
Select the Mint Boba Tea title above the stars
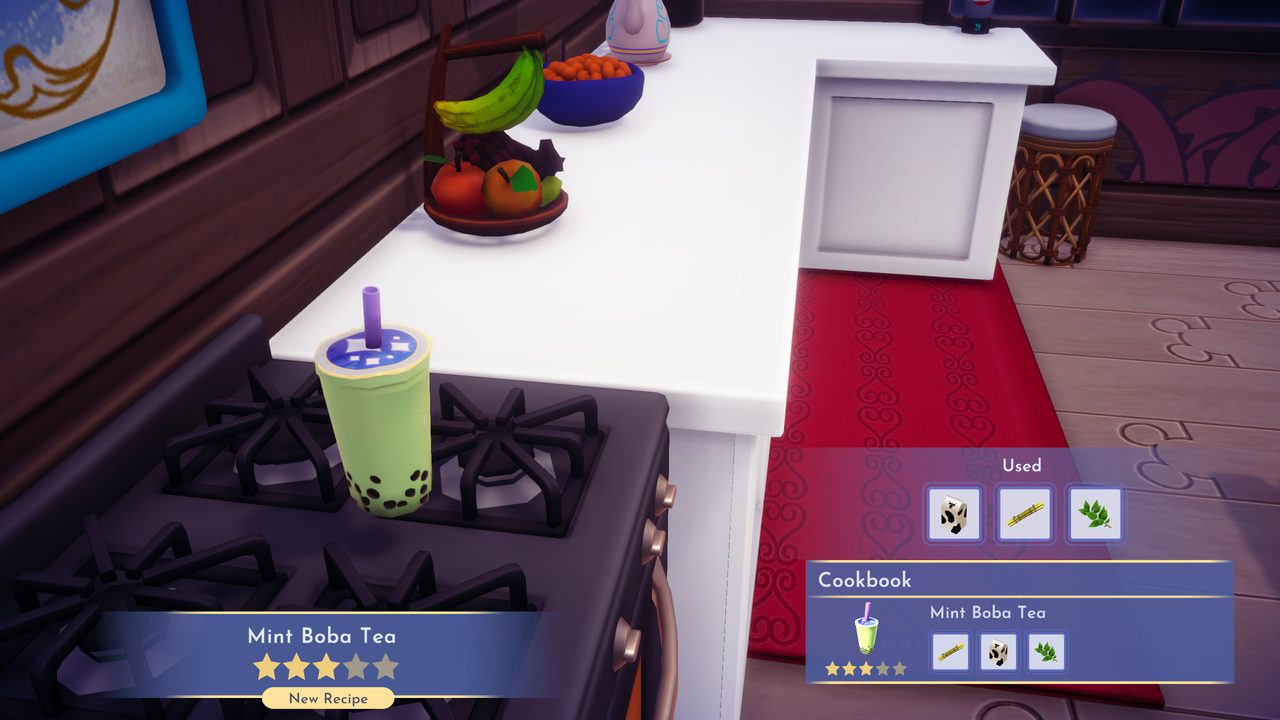pyautogui.click(x=324, y=636)
